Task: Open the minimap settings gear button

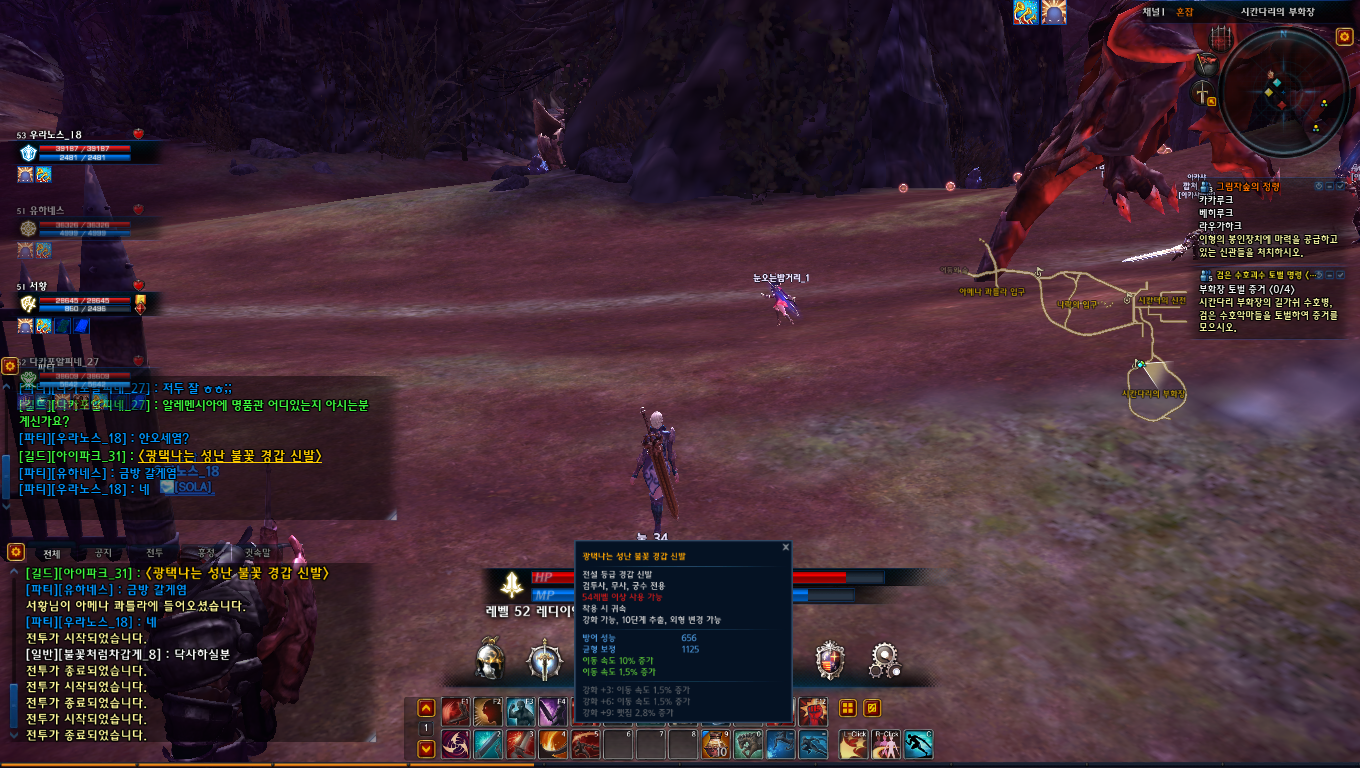Action: pos(1344,37)
